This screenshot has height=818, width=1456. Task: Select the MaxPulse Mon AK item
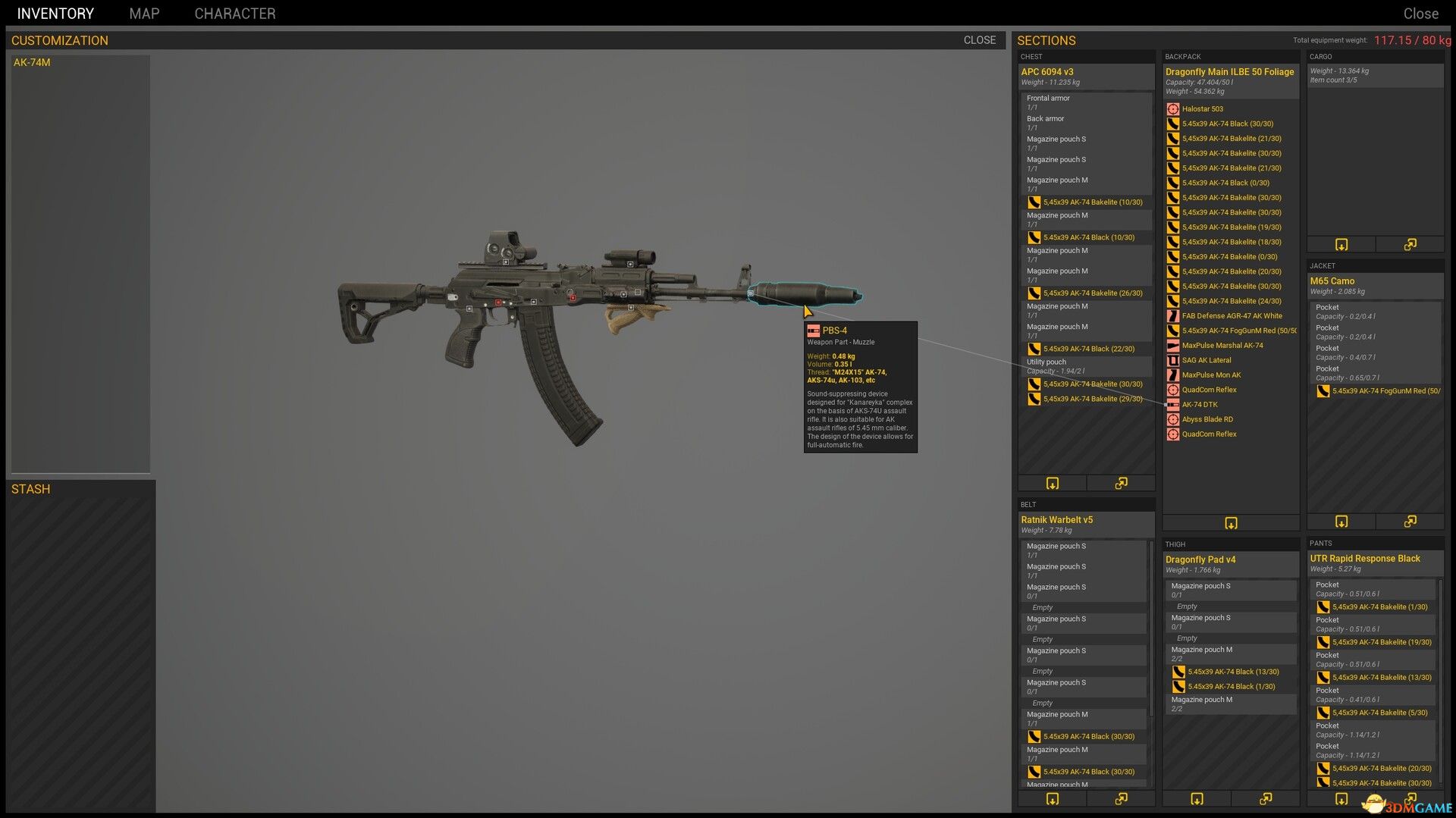click(1211, 375)
